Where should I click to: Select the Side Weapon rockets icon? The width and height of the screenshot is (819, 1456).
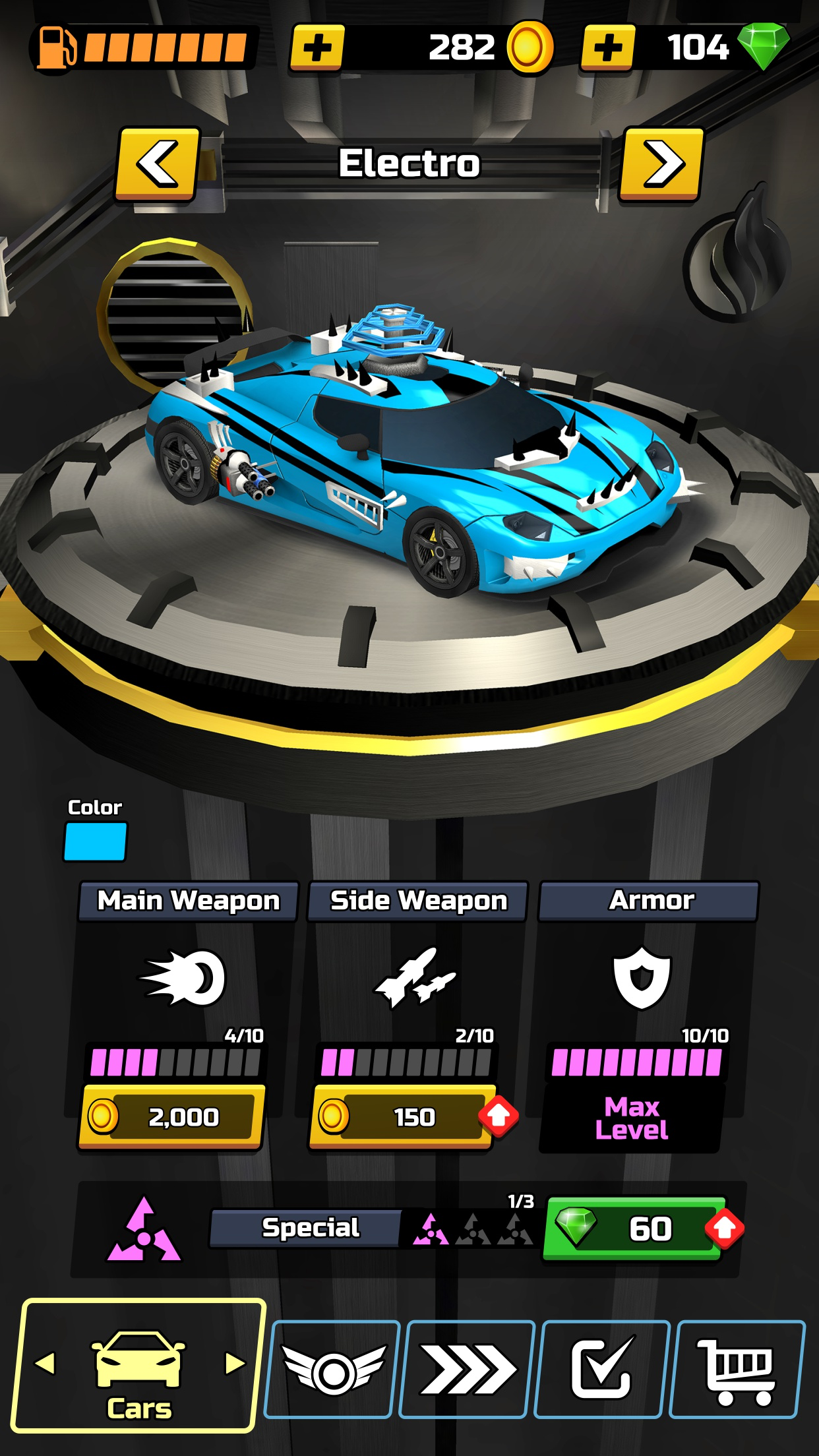pyautogui.click(x=415, y=977)
